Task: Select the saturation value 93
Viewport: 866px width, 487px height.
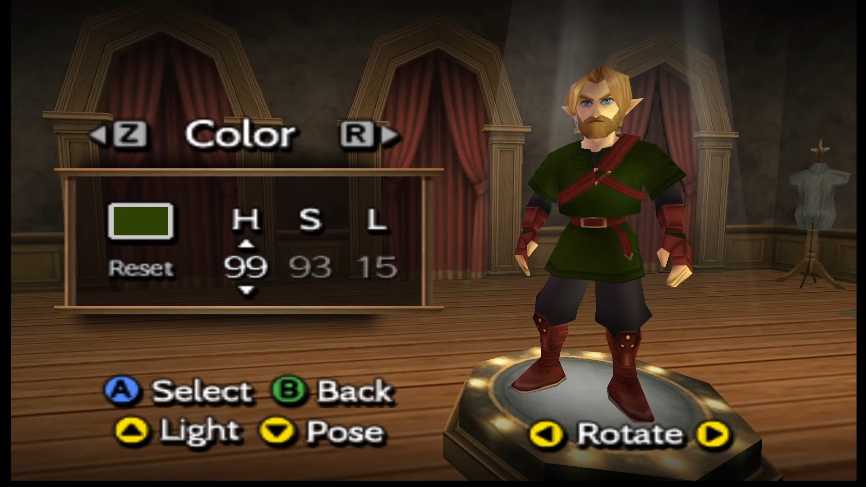Action: [311, 267]
